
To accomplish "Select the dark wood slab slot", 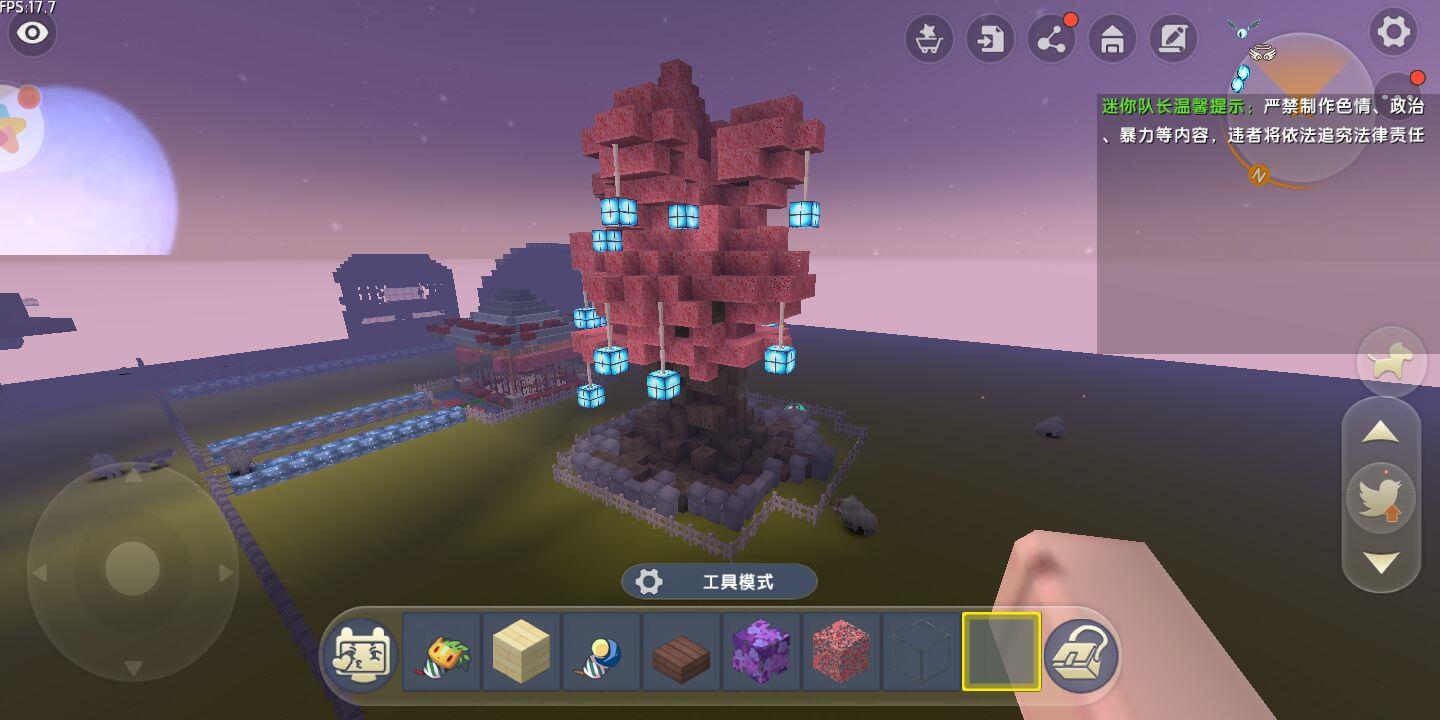I will [681, 653].
